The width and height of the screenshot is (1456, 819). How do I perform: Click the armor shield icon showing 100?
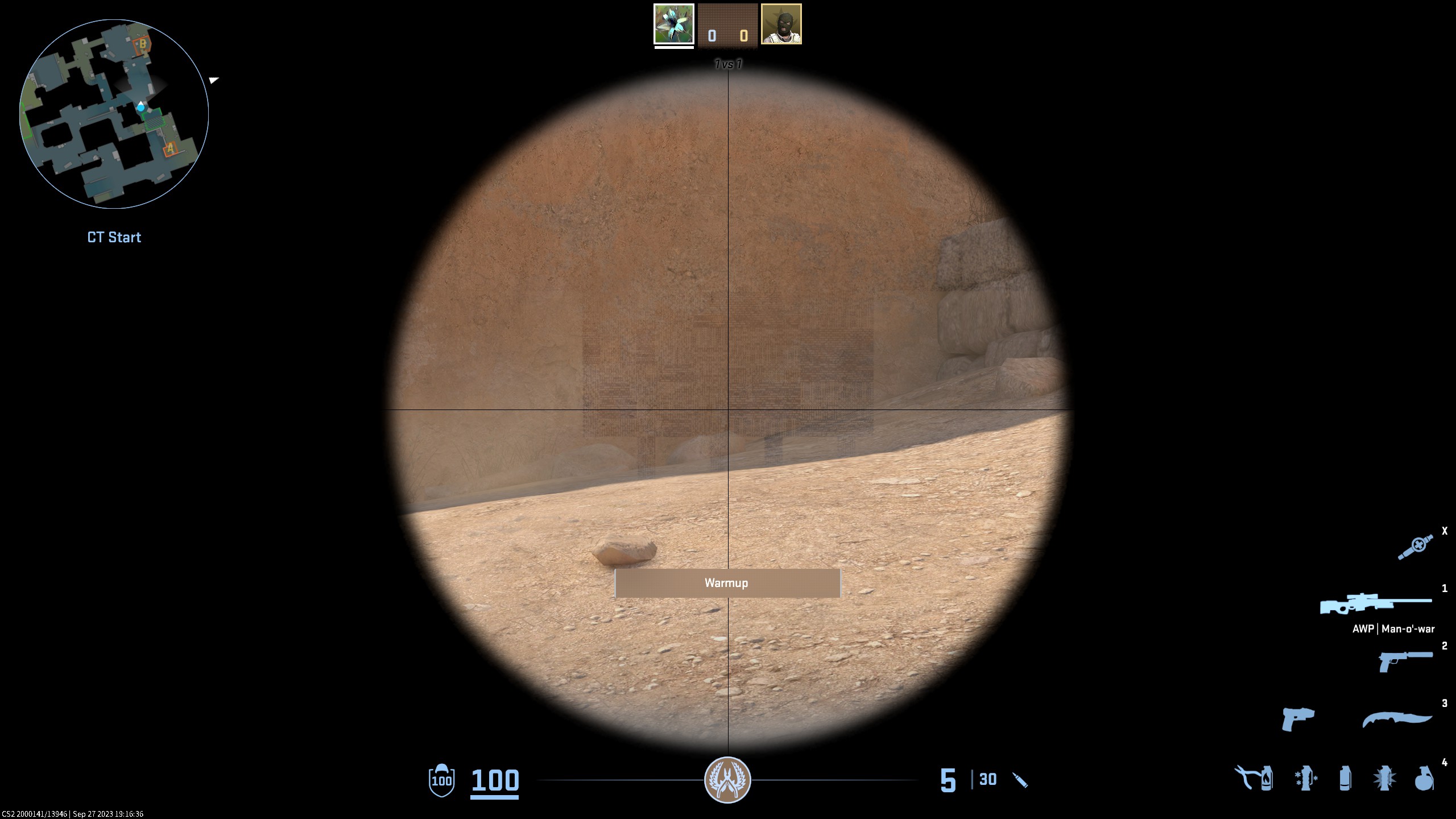pos(442,781)
